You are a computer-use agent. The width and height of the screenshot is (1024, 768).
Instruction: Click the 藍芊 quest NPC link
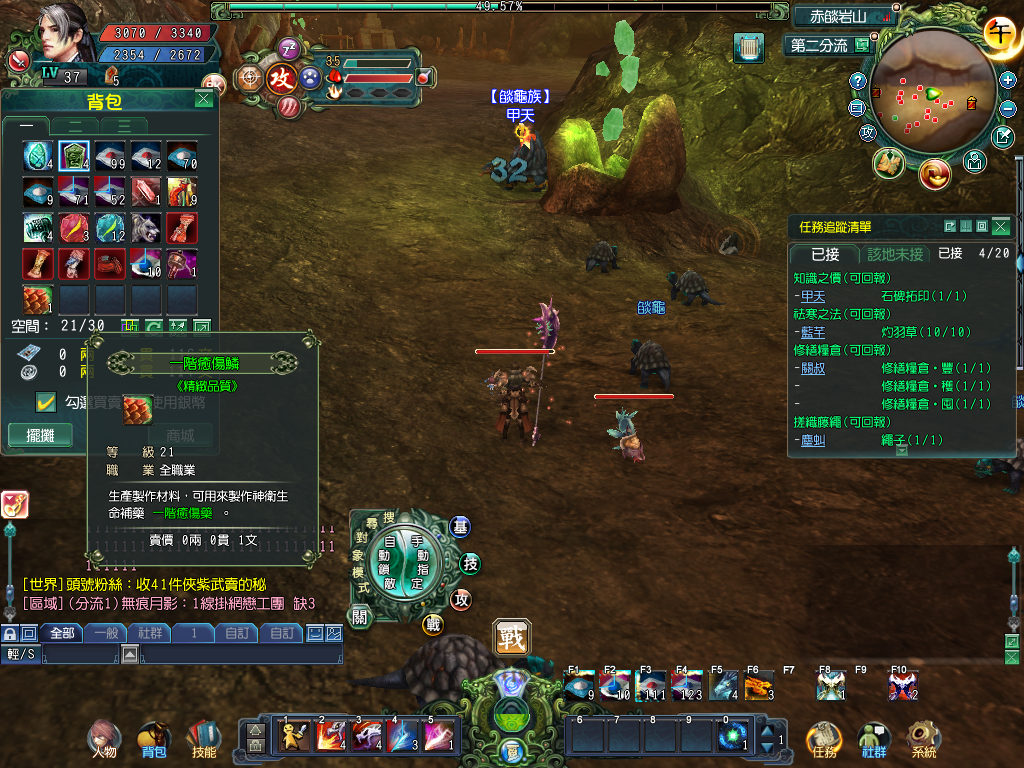(x=813, y=332)
